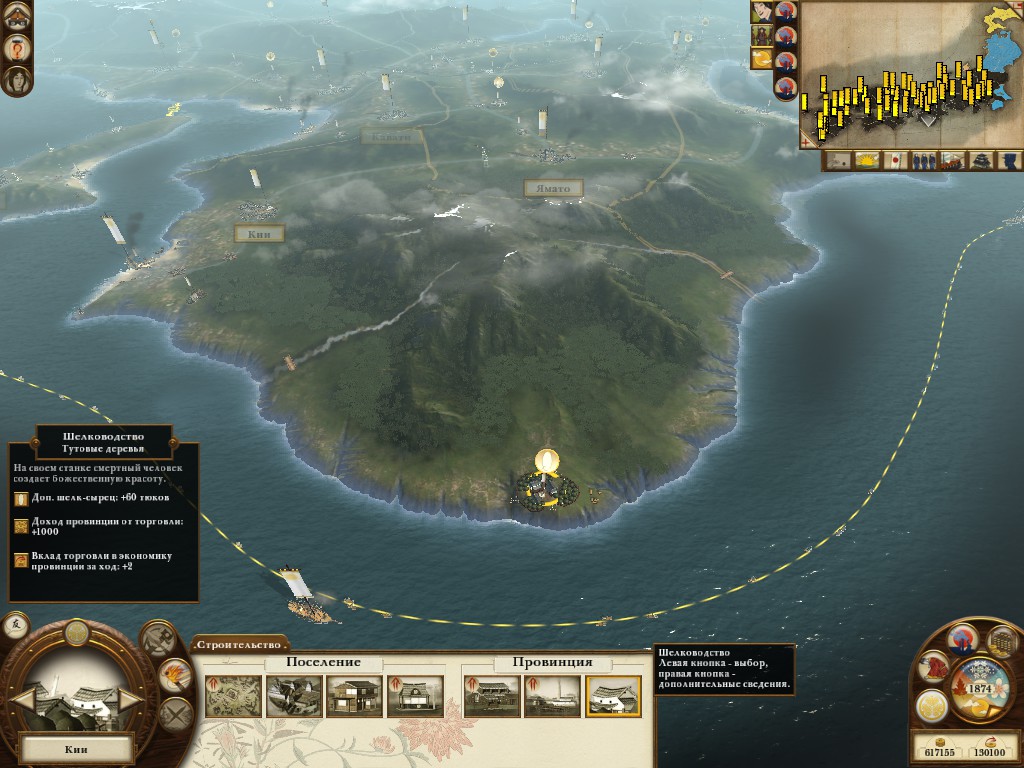Open the red samurai helmet panel
The width and height of the screenshot is (1024, 768).
pos(934,667)
